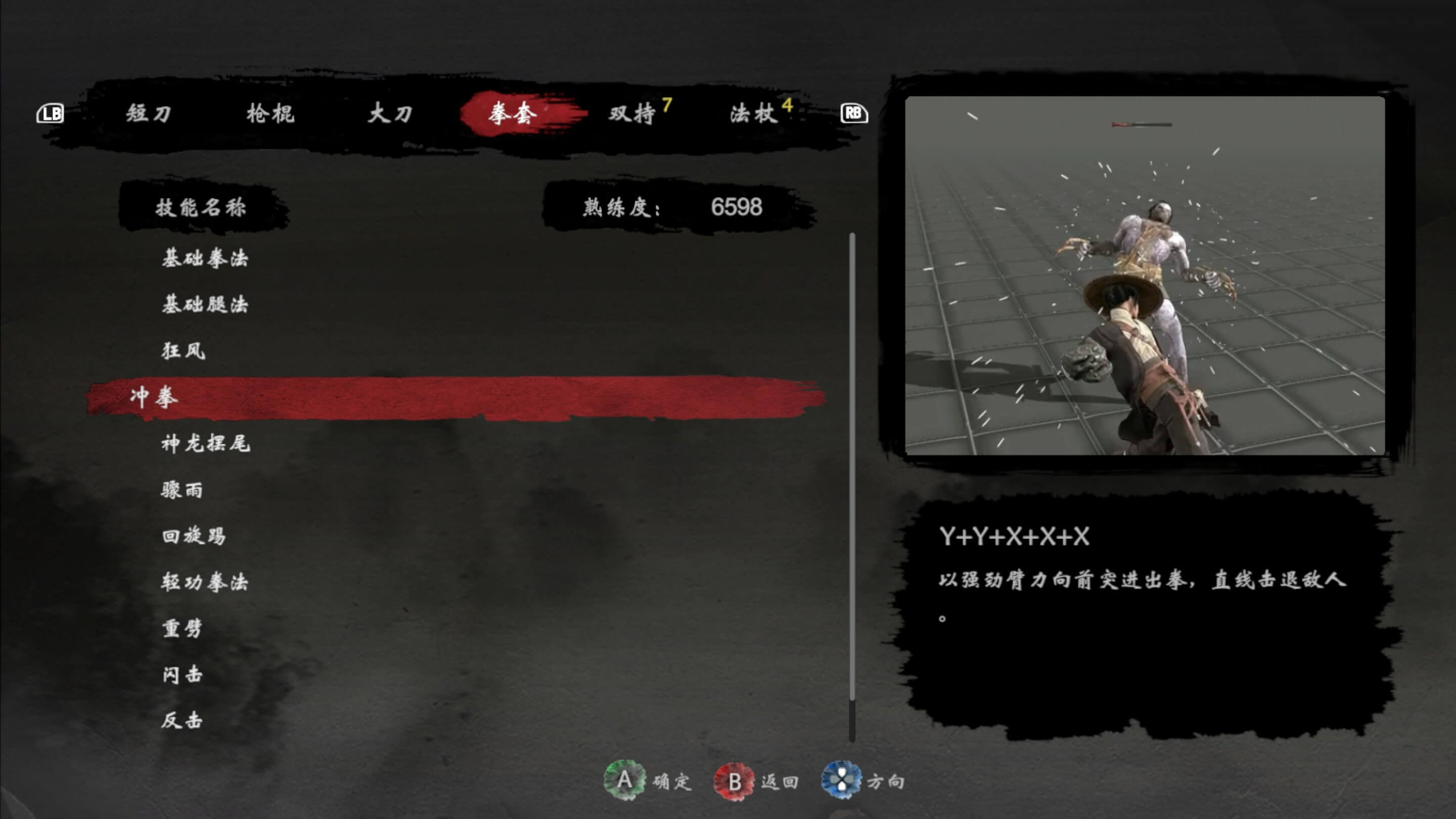1456x819 pixels.
Task: Open the 枪棍 weapon tab
Action: [x=270, y=114]
